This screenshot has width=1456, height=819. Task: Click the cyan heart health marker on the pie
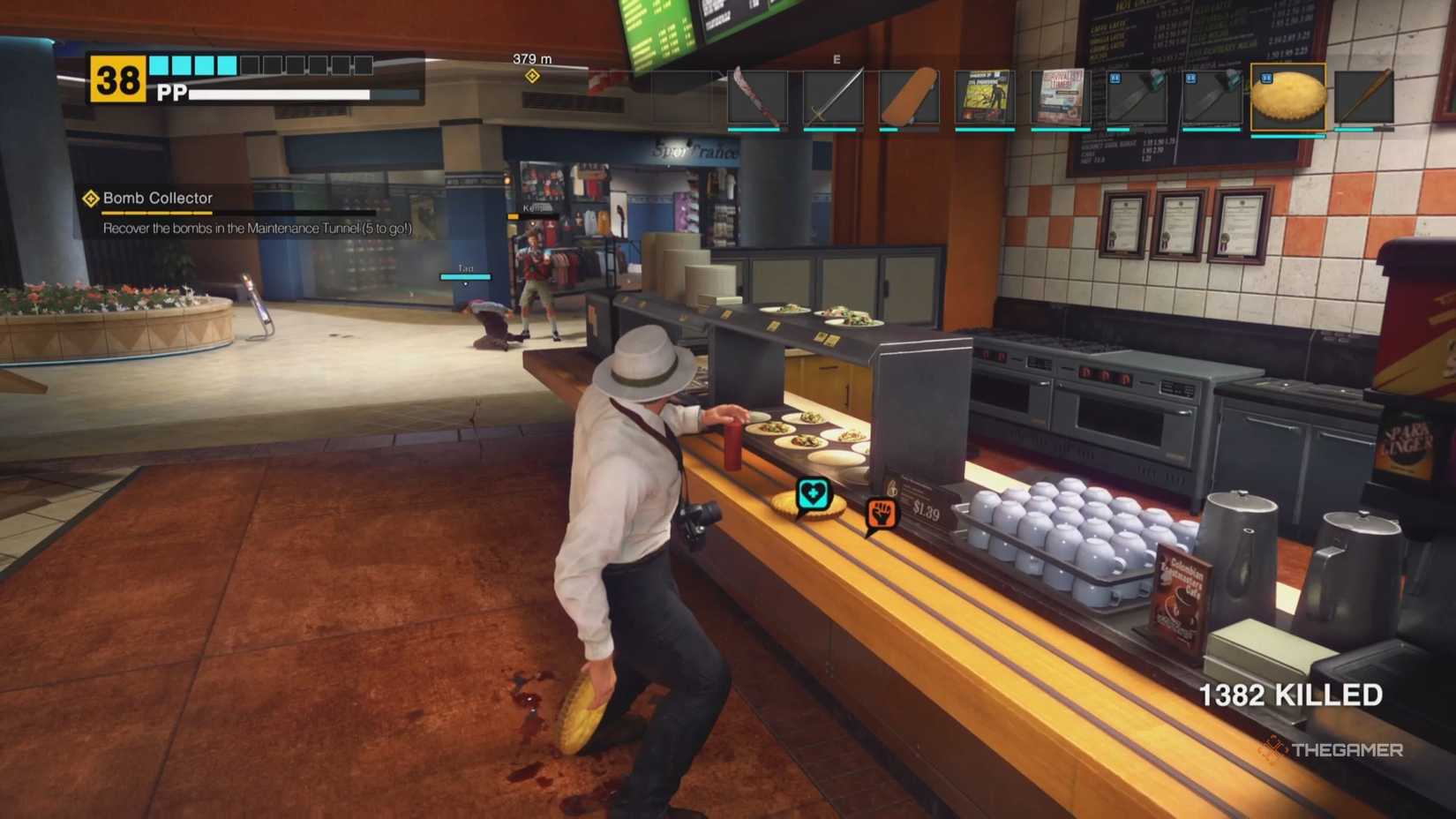(813, 494)
